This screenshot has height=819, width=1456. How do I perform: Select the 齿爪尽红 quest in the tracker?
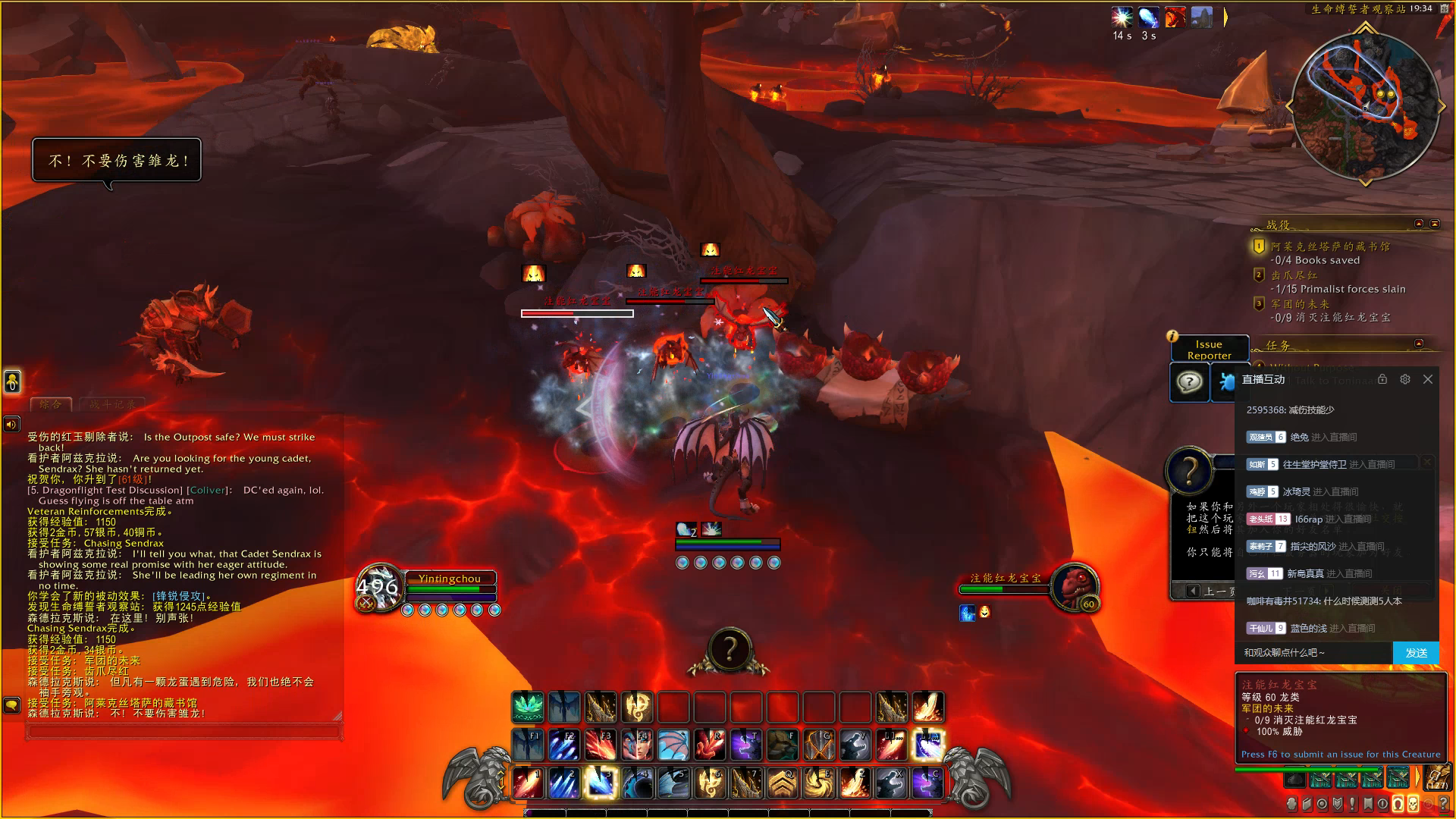click(x=1294, y=275)
